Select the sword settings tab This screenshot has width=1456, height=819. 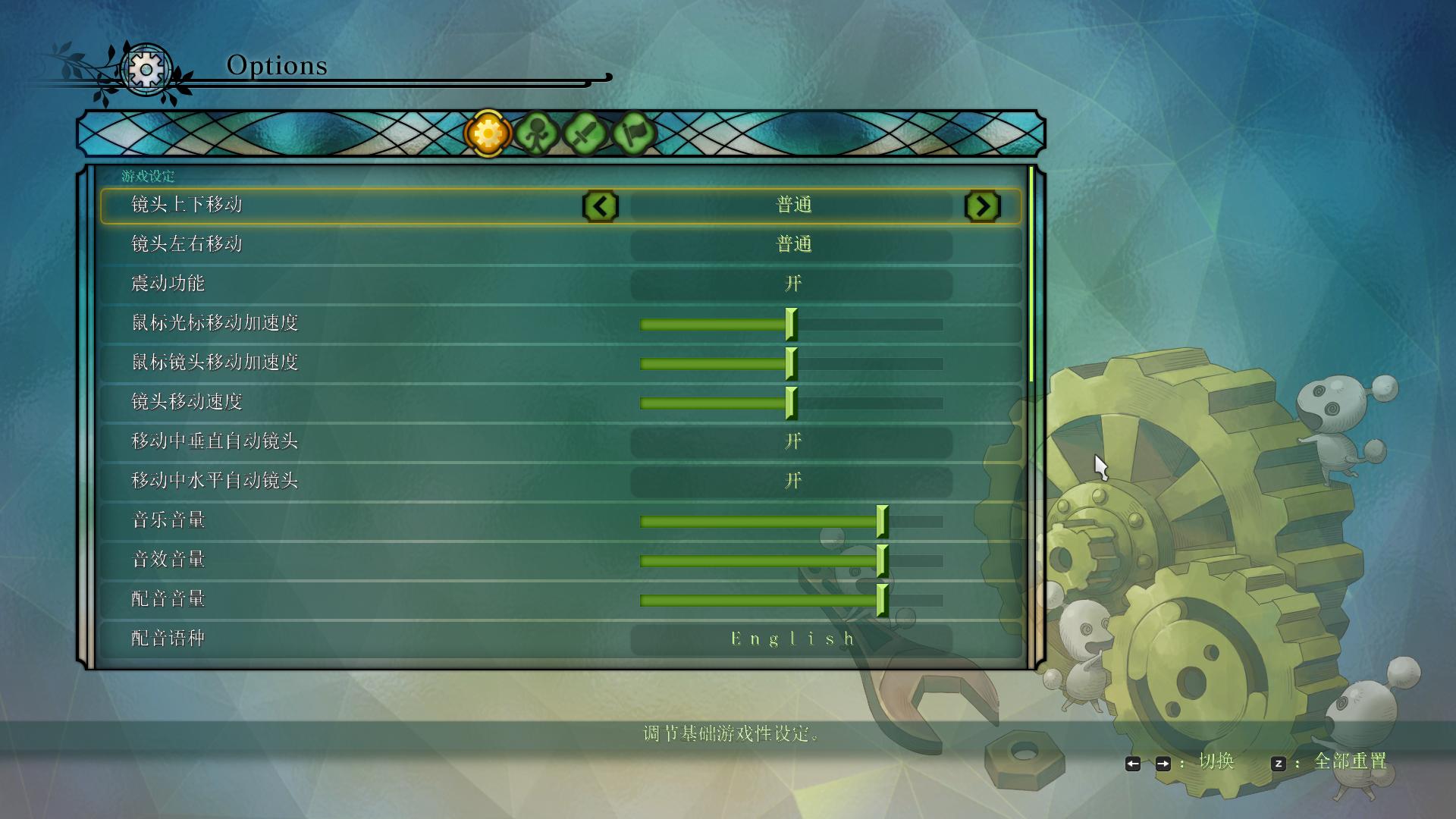click(585, 134)
